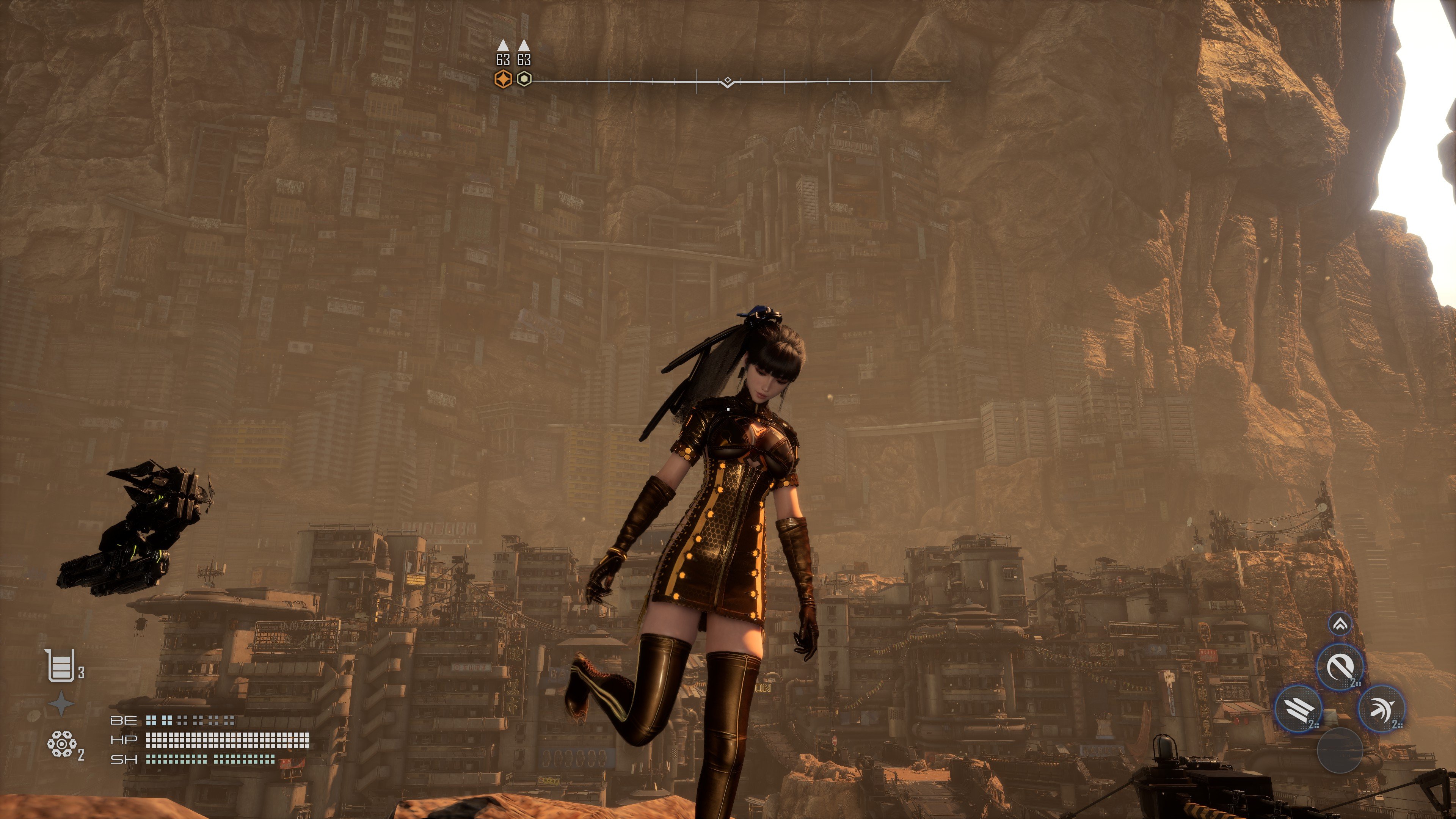Image resolution: width=1456 pixels, height=819 pixels.
Task: Use the healing potion flask icon
Action: 61,666
